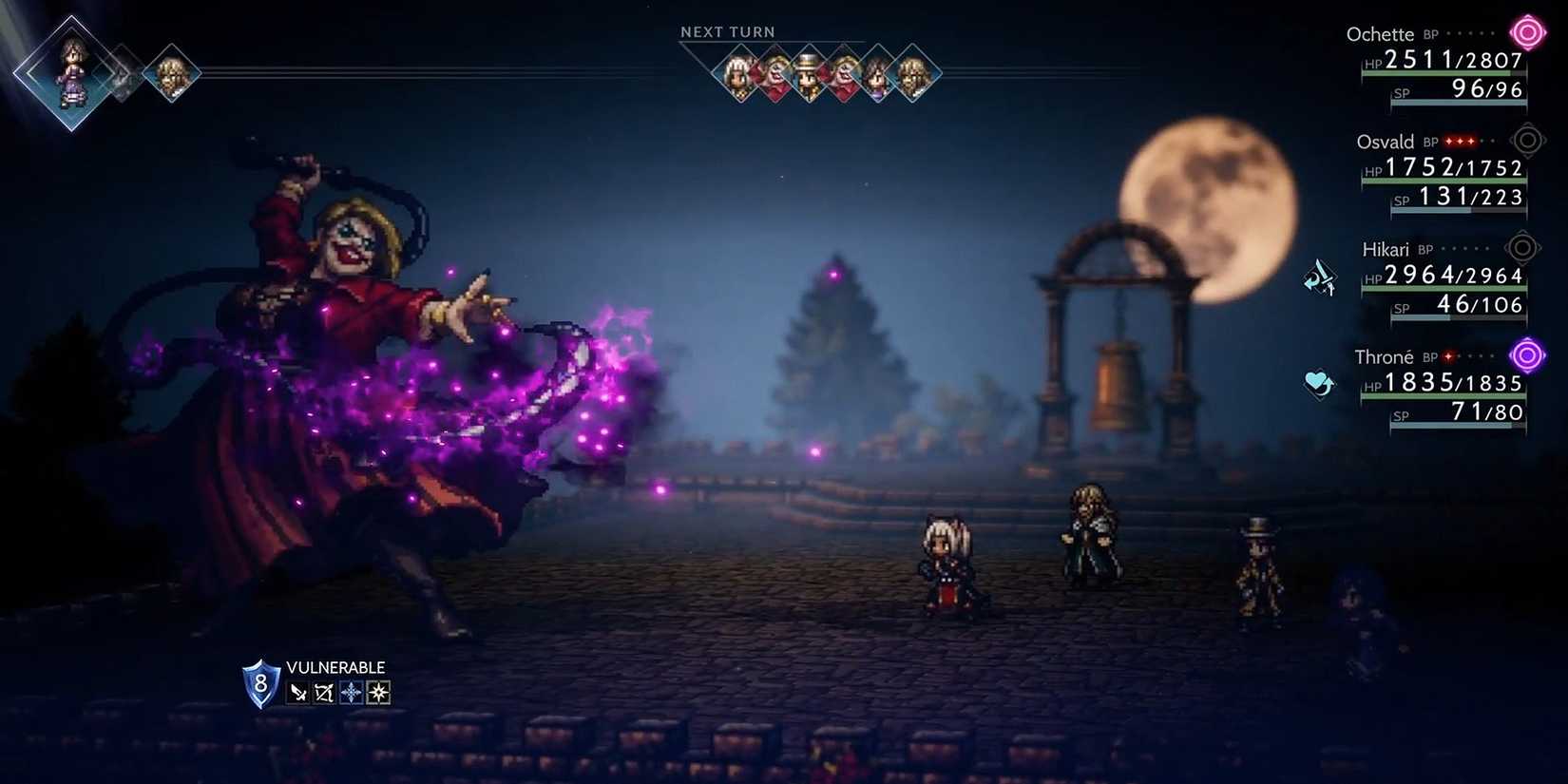
Task: Toggle the target reticle beside Osvald
Action: click(x=1527, y=140)
